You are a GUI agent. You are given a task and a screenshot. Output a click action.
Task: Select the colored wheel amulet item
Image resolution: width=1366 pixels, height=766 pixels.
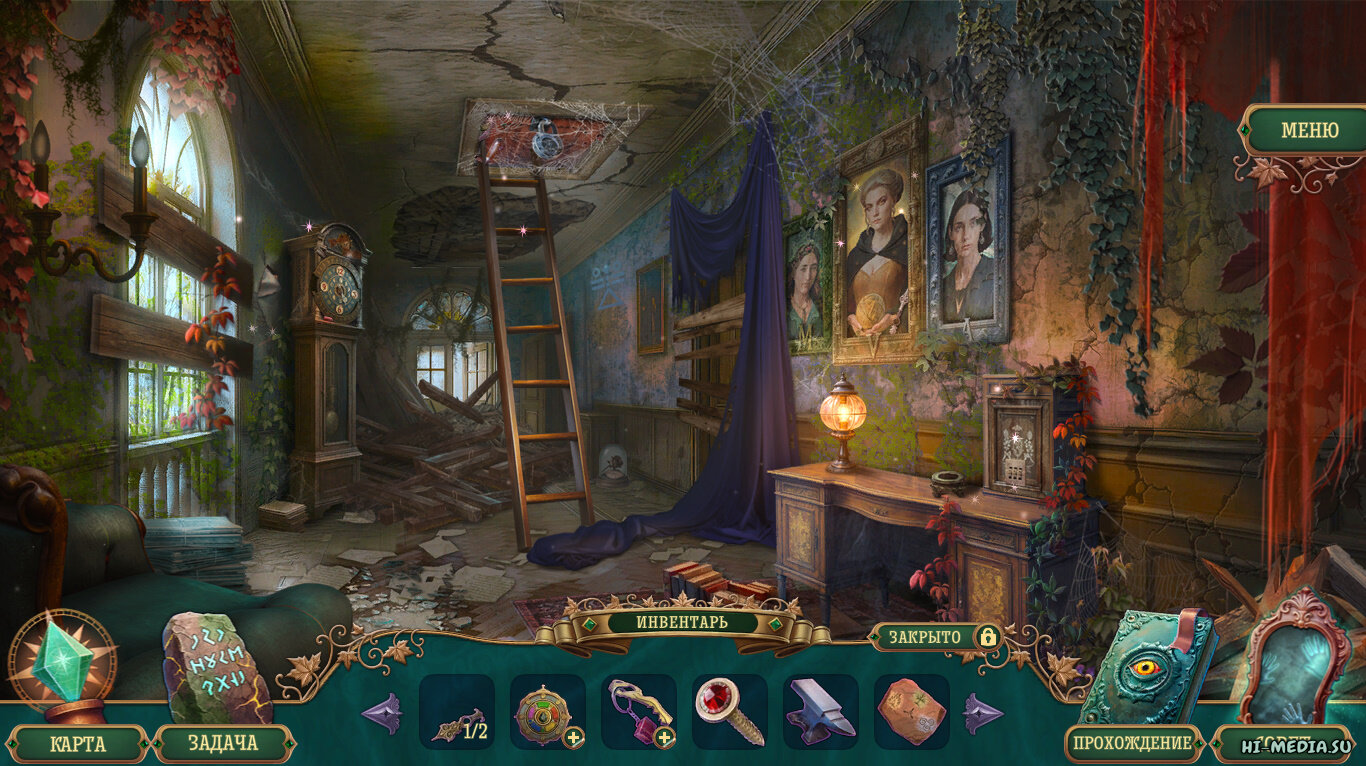[x=544, y=711]
